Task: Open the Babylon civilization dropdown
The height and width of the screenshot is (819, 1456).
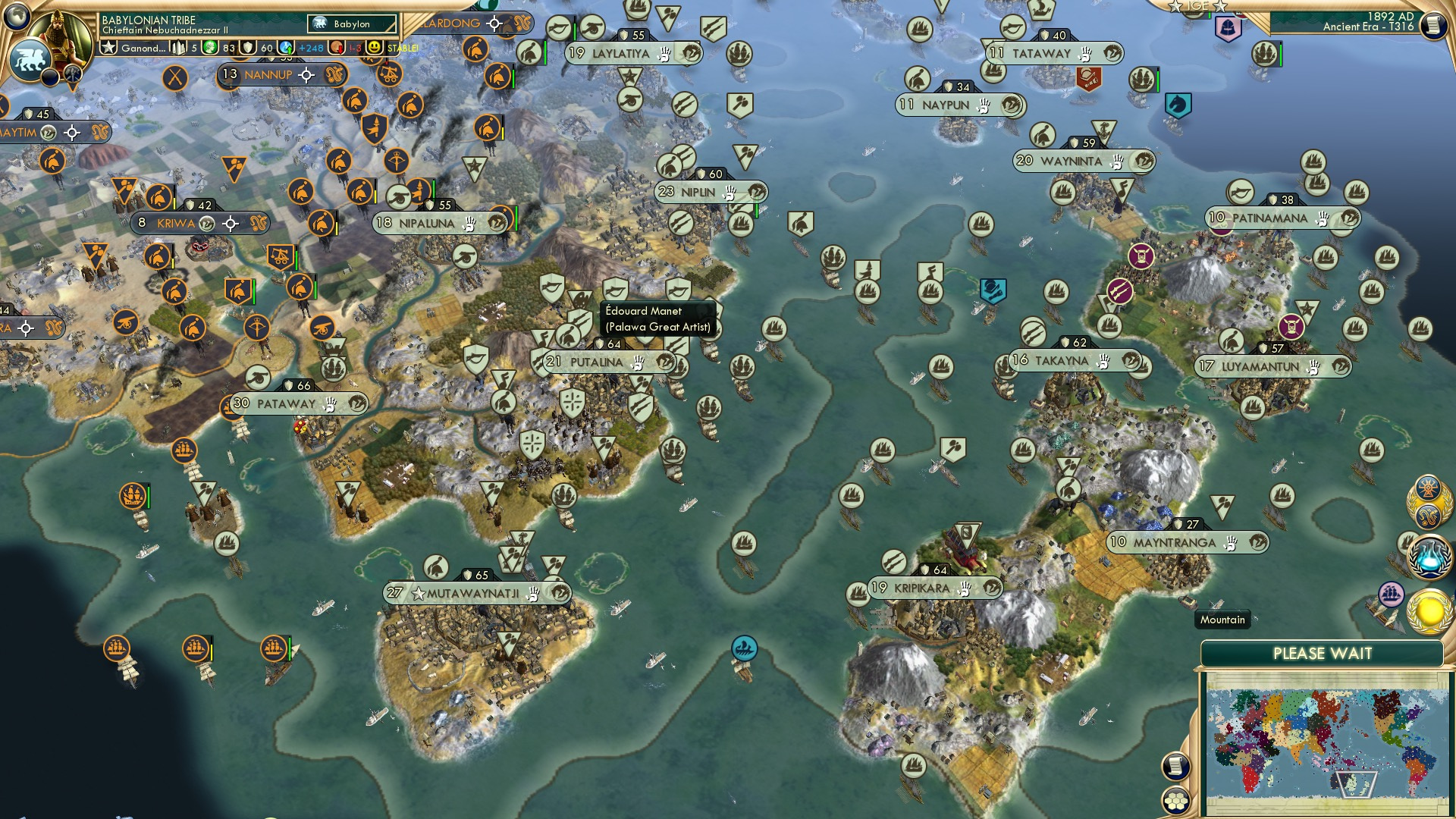Action: pos(350,24)
